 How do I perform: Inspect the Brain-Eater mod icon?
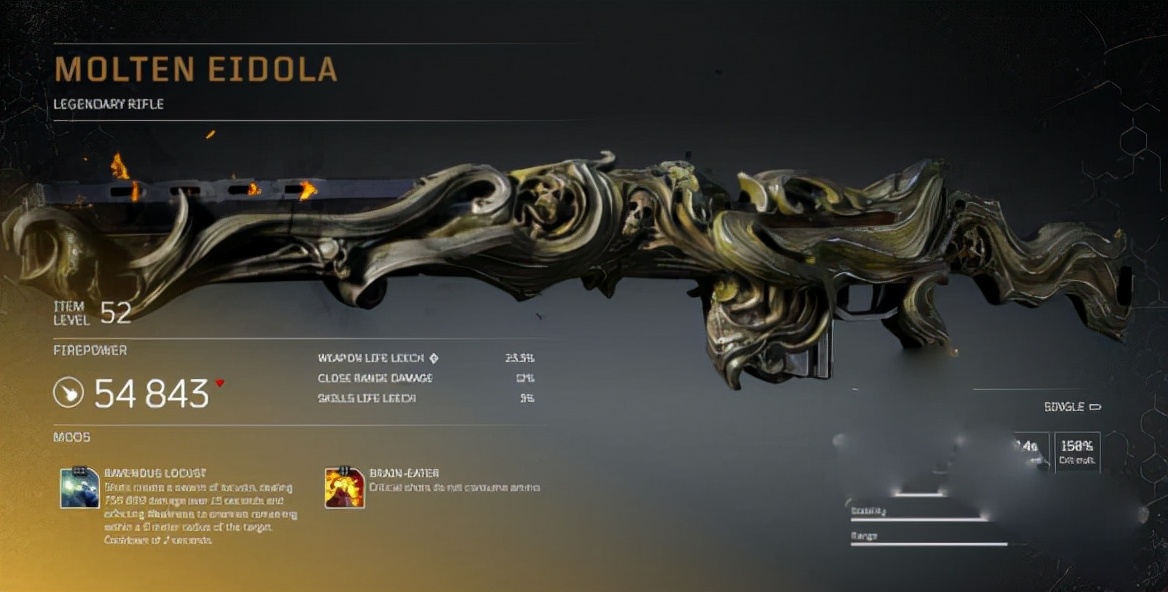coord(344,487)
